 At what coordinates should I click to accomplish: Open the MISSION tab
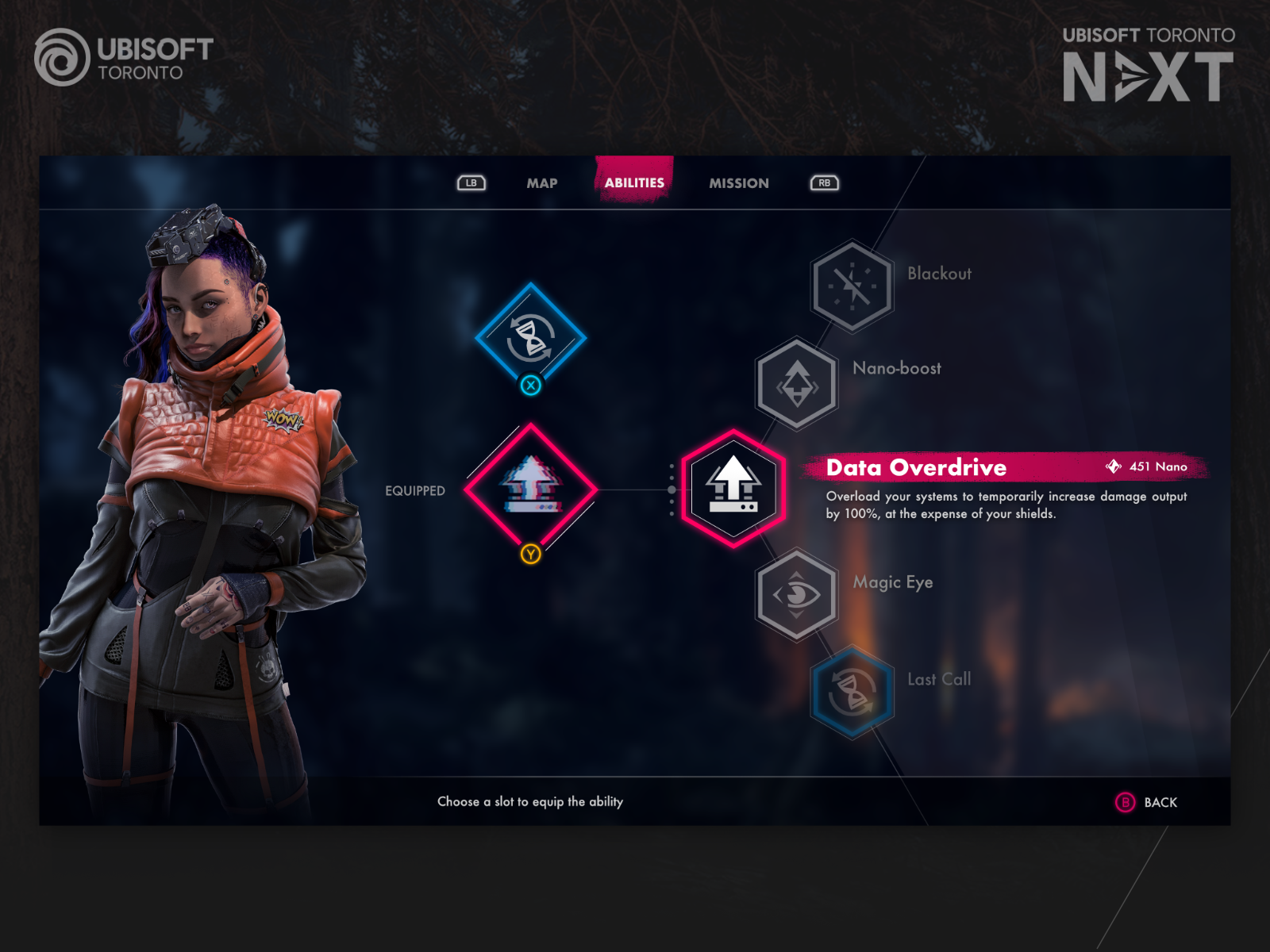click(738, 182)
